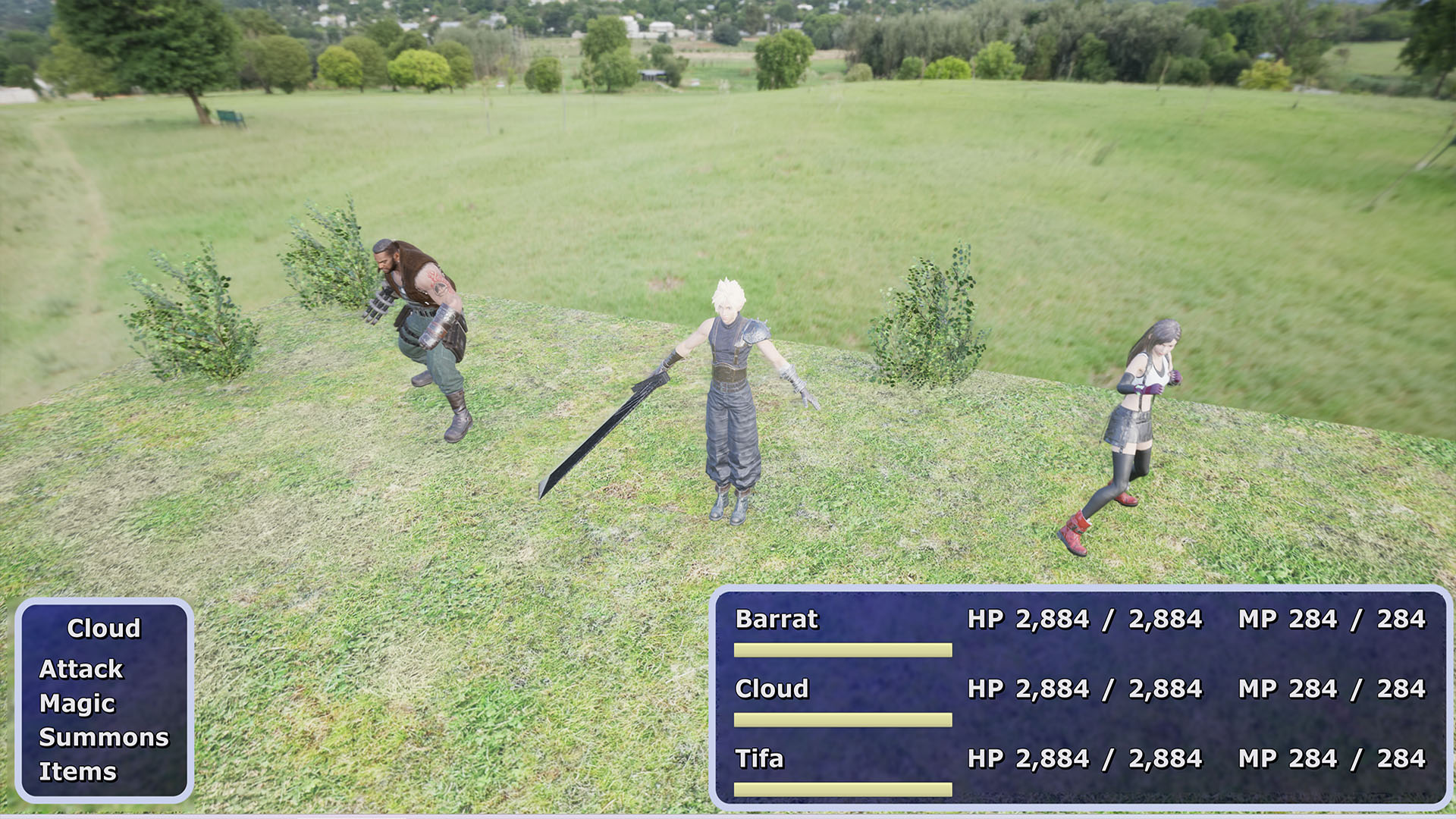This screenshot has height=819, width=1456.
Task: Click the command menu panel frame
Action: pyautogui.click(x=102, y=601)
